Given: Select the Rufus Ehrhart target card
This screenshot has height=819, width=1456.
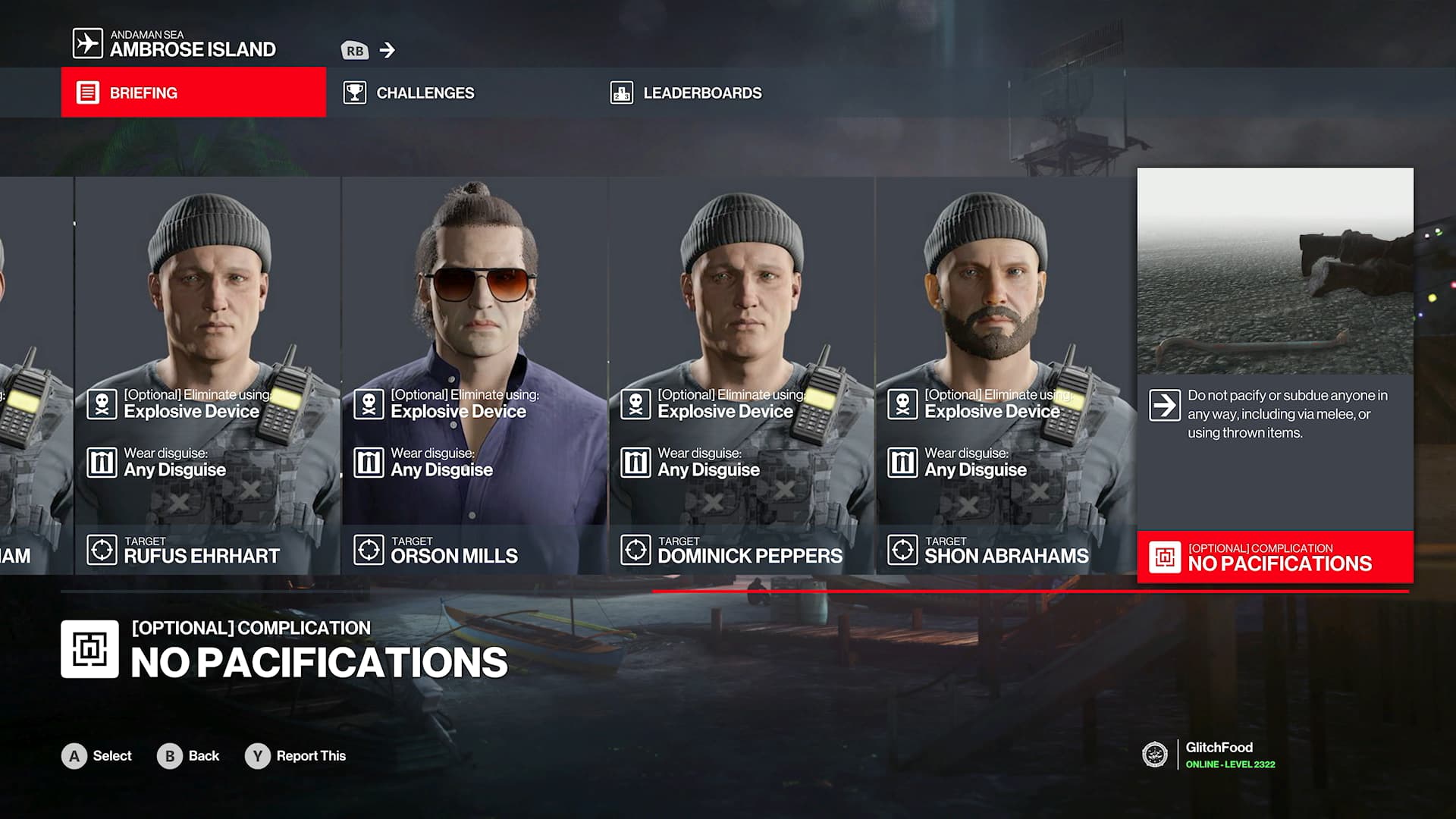Looking at the screenshot, I should click(207, 375).
